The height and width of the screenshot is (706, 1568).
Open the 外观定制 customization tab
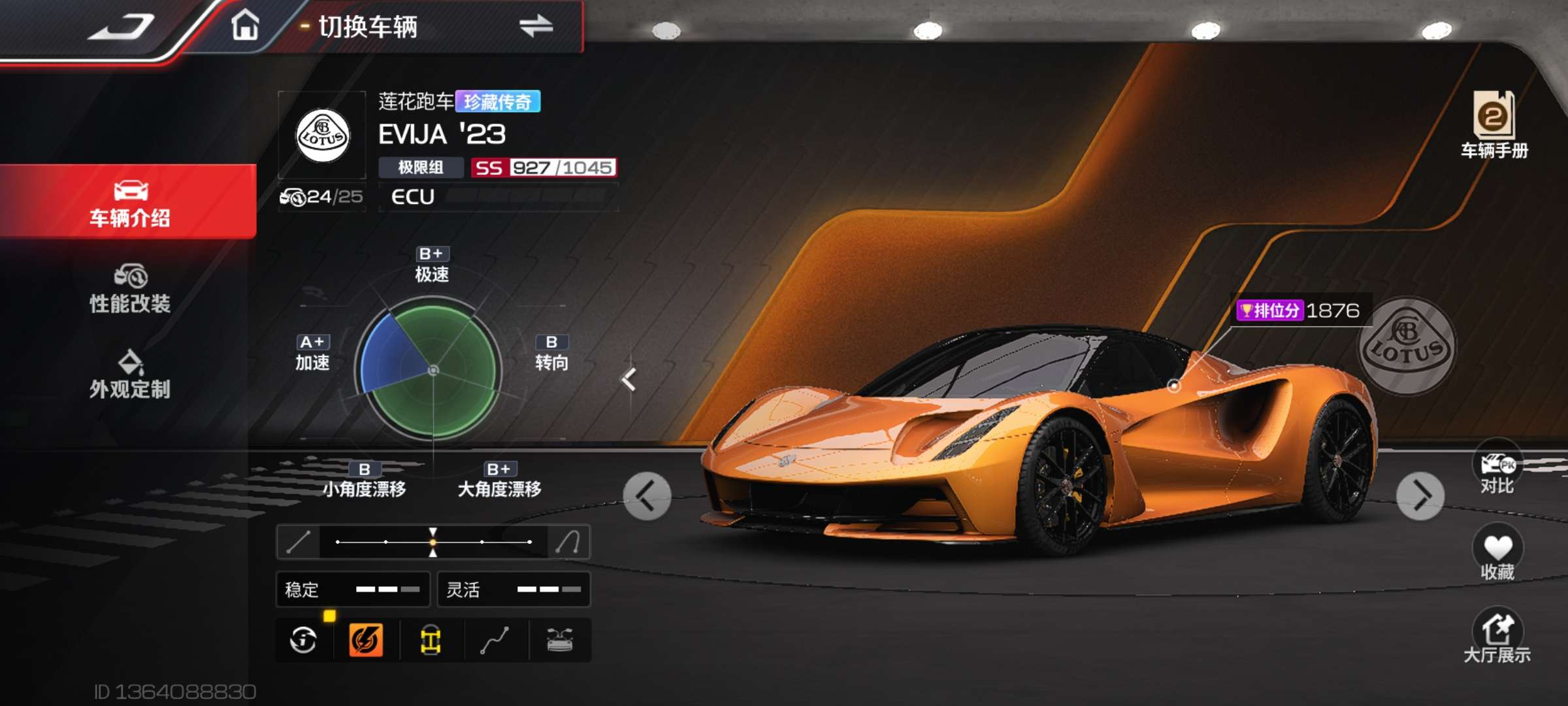pos(129,375)
